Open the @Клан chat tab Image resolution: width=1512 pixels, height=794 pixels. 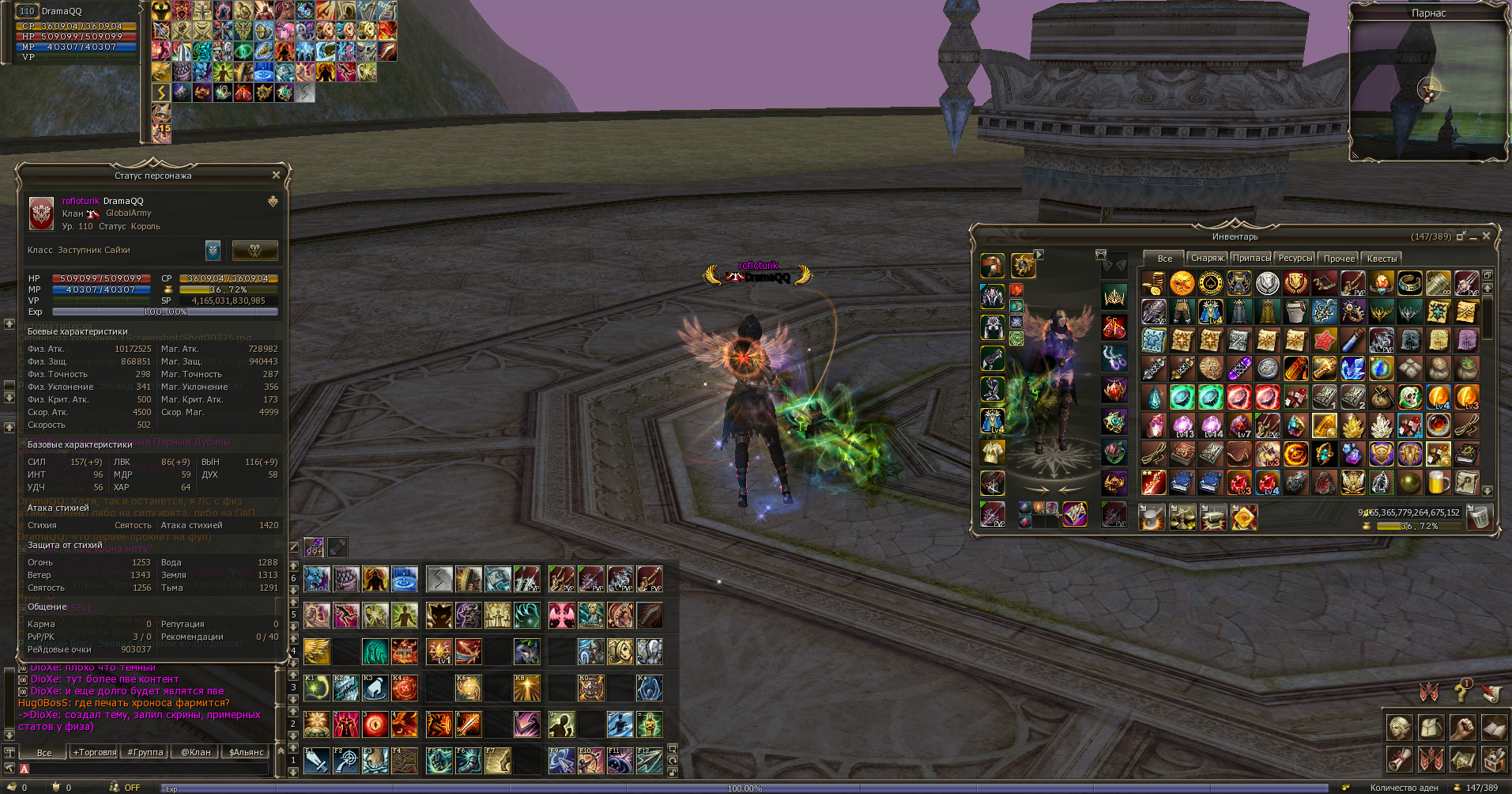coord(196,752)
